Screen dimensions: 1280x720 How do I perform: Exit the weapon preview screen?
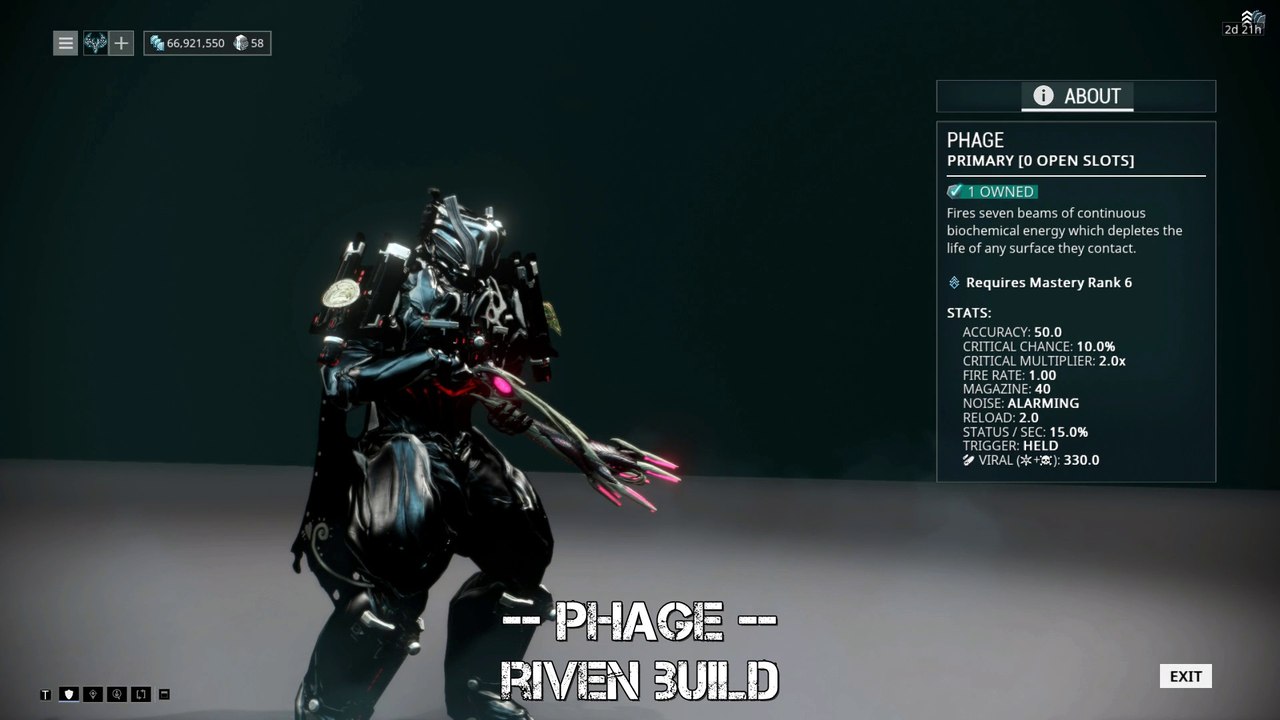coord(1185,676)
